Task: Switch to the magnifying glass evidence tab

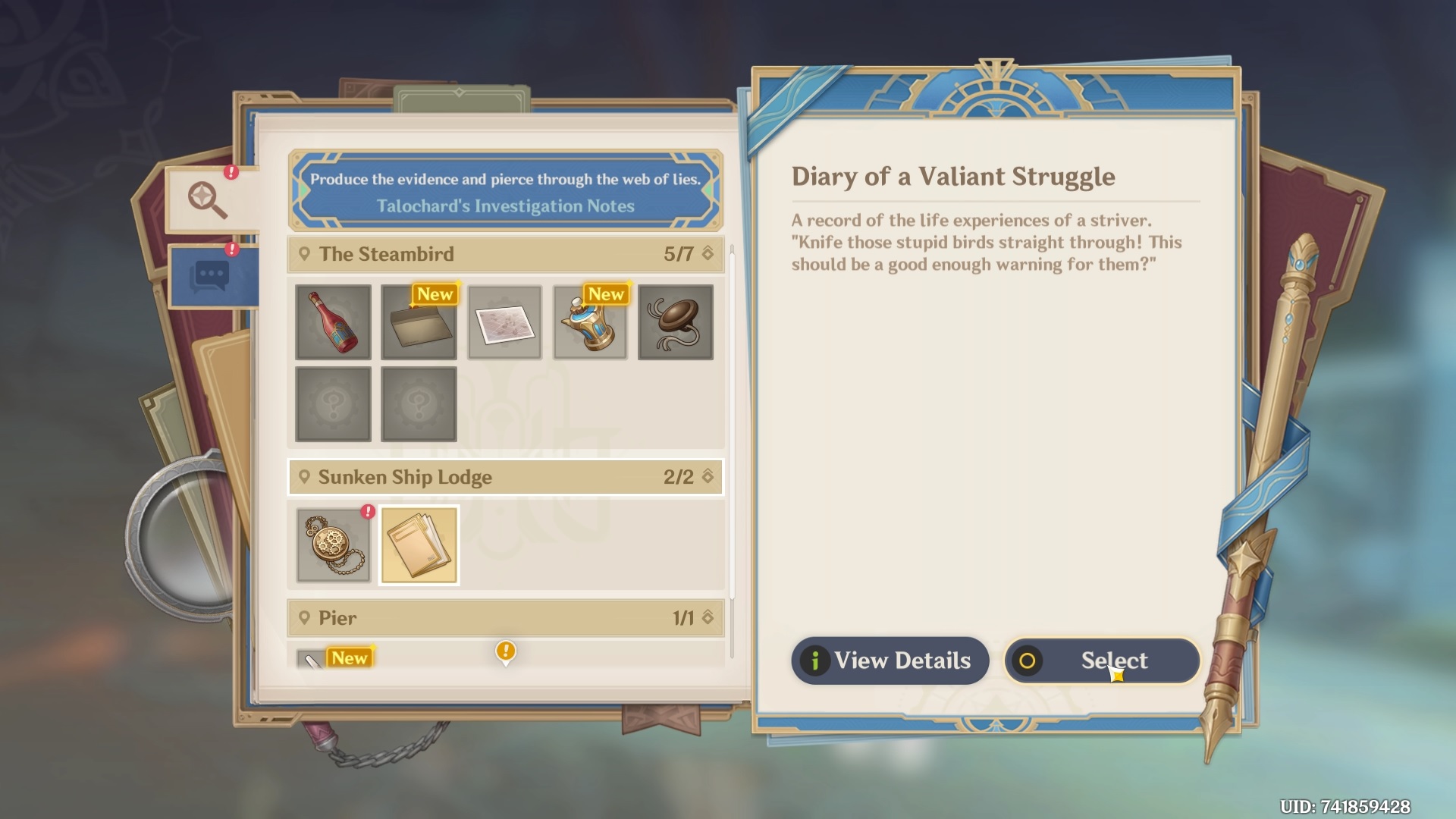Action: pos(209,199)
